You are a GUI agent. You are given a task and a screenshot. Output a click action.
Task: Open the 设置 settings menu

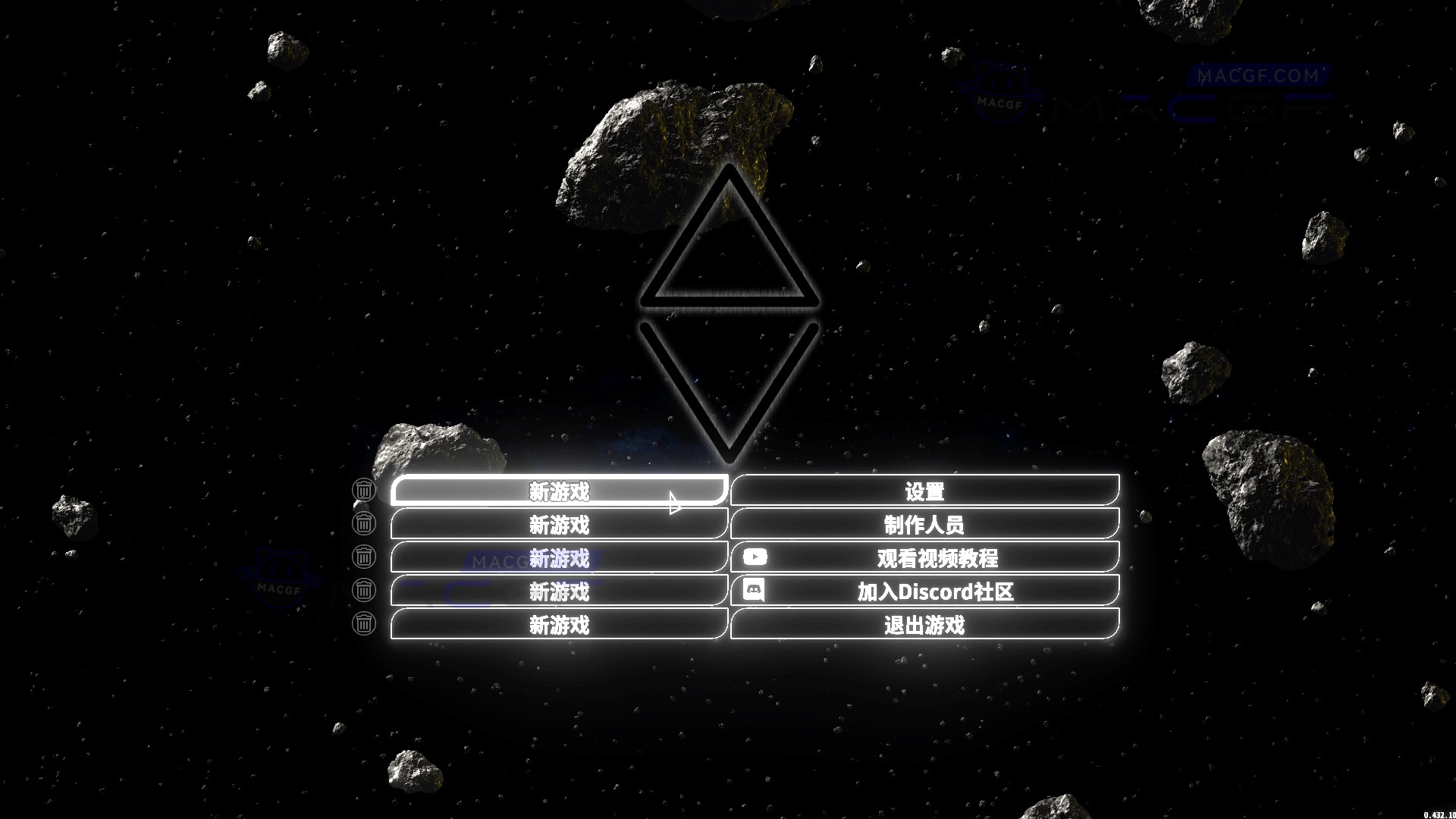coord(924,491)
